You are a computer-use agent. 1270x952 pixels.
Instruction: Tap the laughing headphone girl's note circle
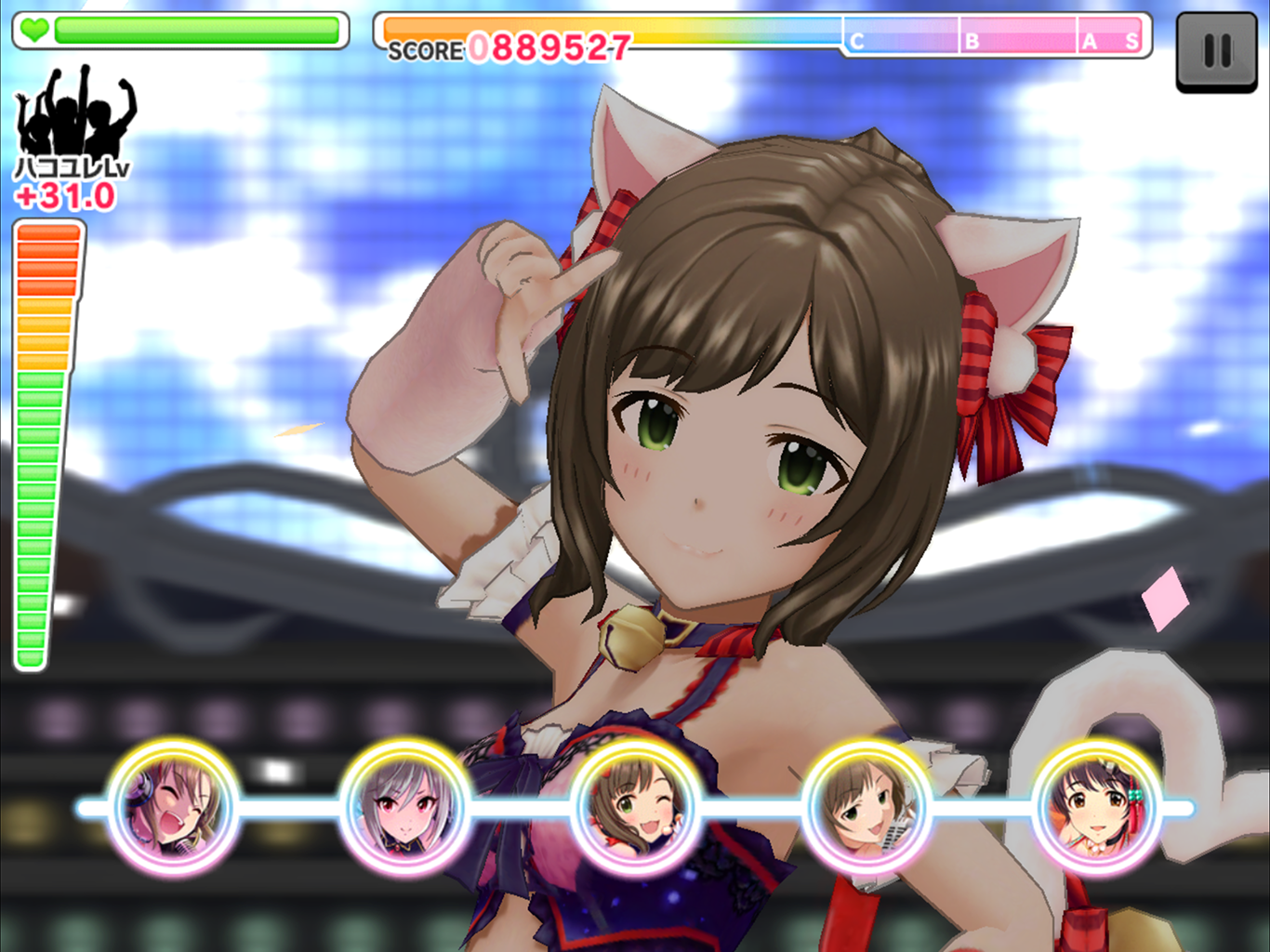tap(174, 806)
